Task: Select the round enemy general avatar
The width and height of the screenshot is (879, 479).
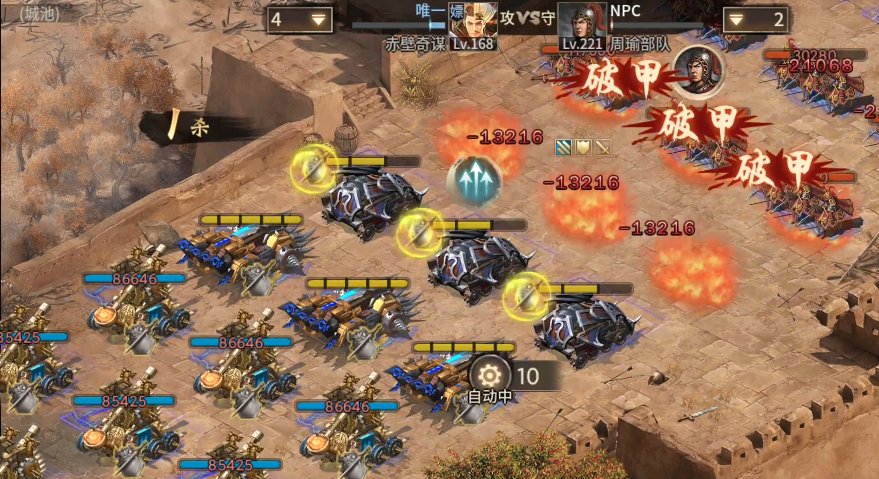Action: 692,66
